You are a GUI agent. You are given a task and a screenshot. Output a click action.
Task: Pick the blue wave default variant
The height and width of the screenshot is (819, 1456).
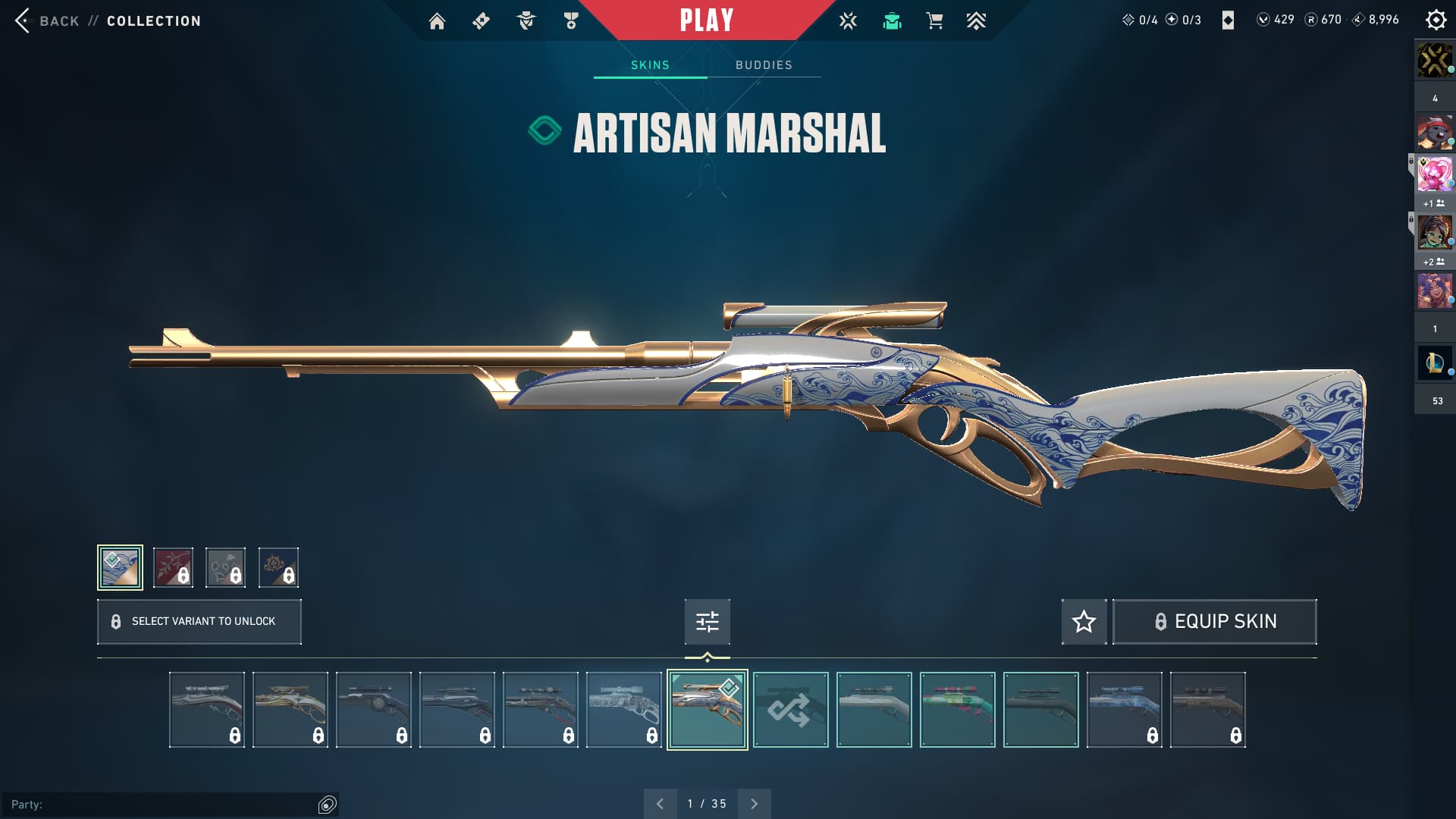[120, 567]
